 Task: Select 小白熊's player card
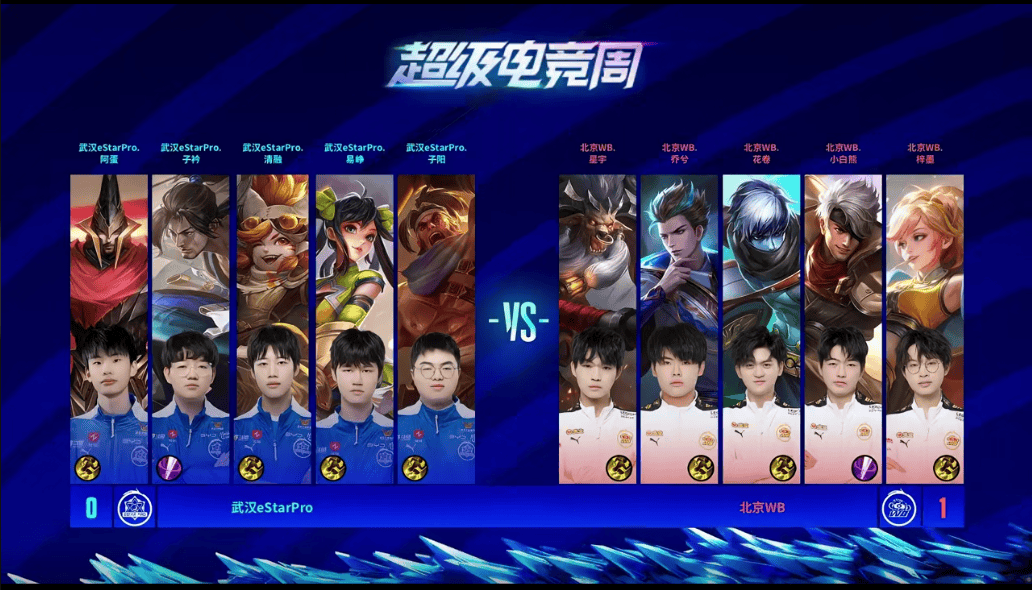843,329
